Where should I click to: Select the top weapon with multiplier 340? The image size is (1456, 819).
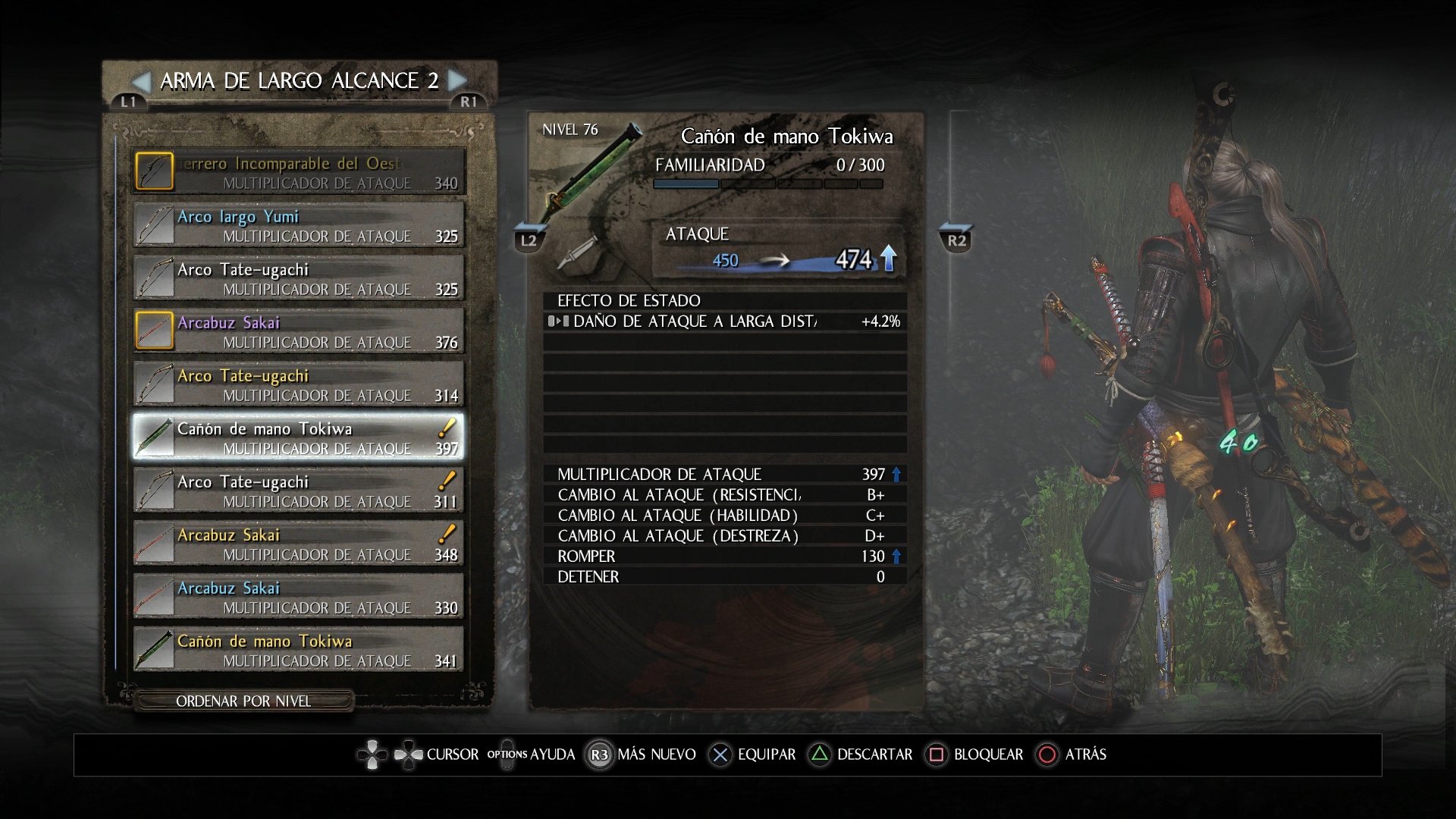coord(299,172)
